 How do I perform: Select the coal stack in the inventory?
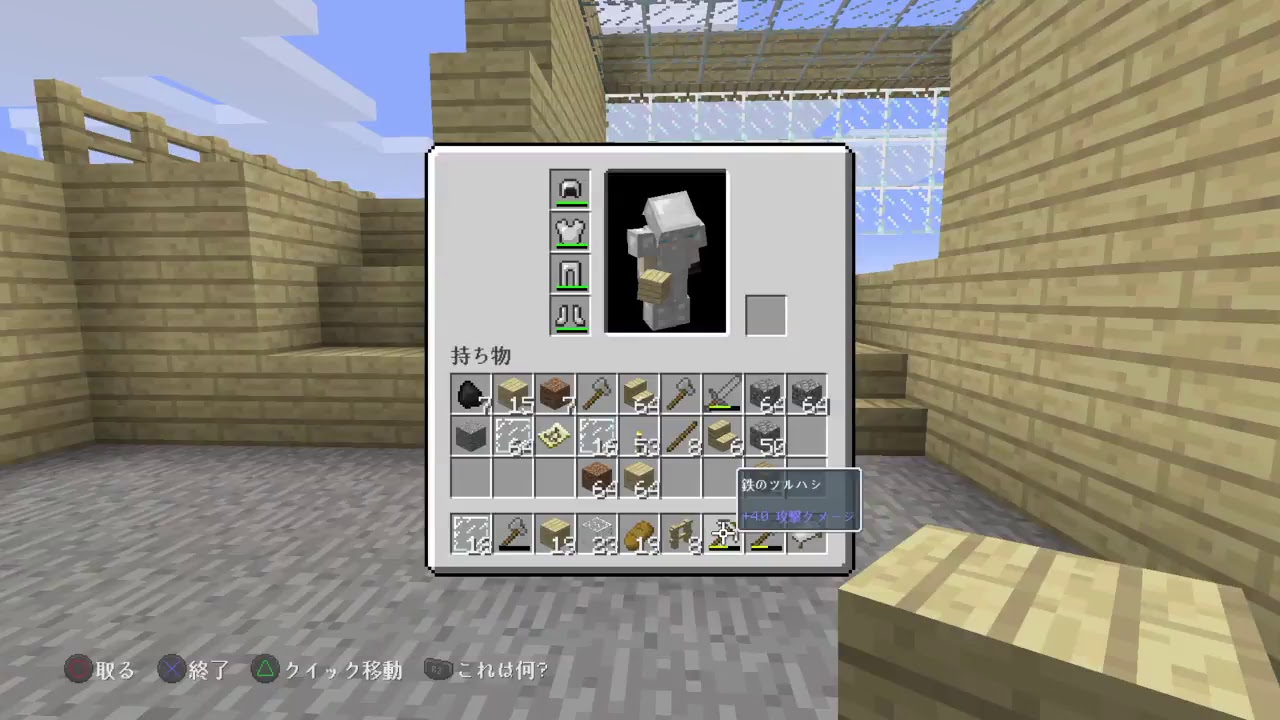(x=469, y=394)
